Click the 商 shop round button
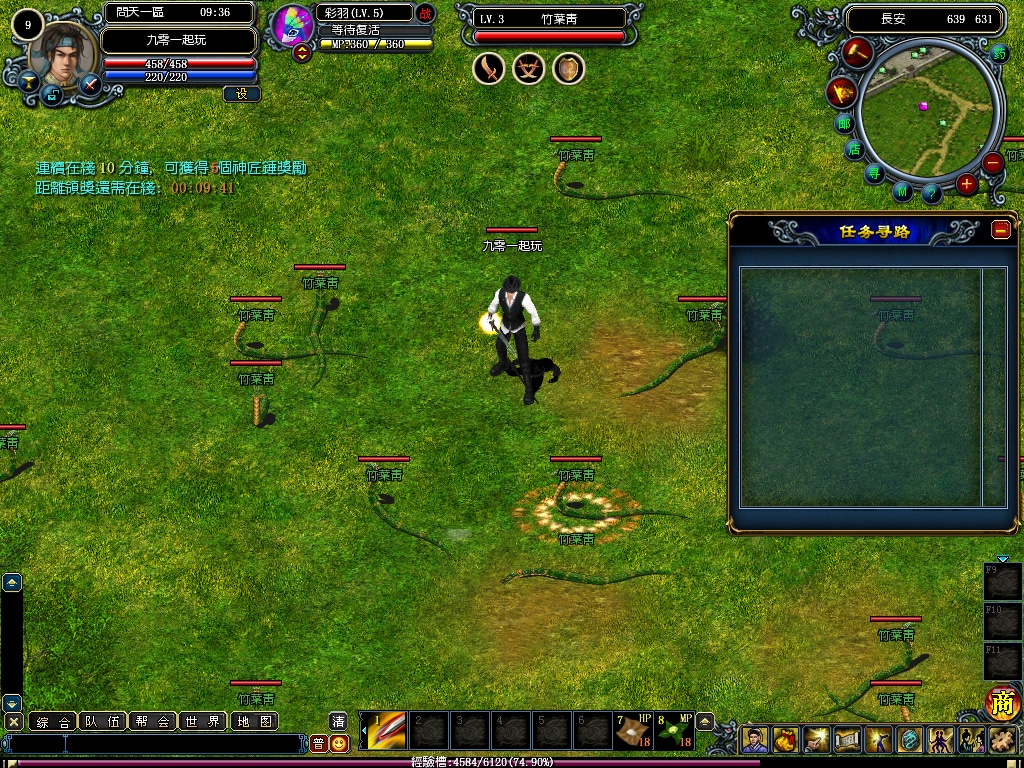The height and width of the screenshot is (768, 1024). coord(1001,703)
